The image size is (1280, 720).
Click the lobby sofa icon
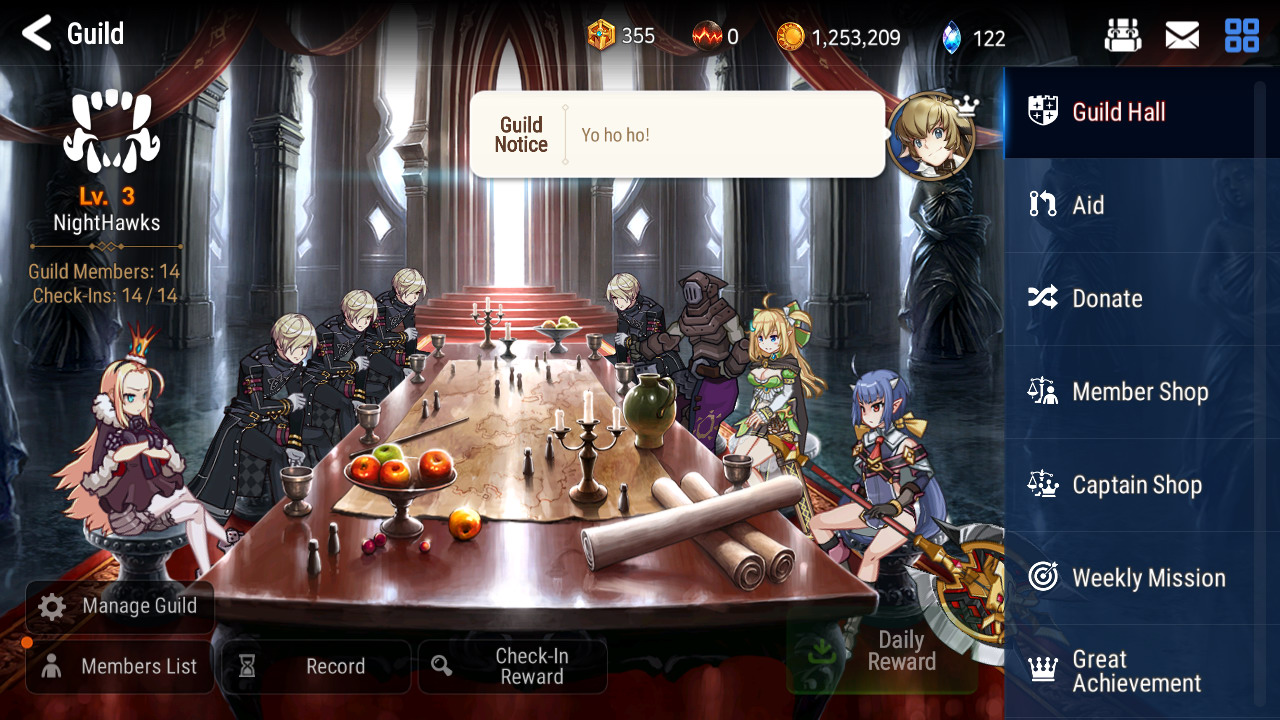(1123, 37)
